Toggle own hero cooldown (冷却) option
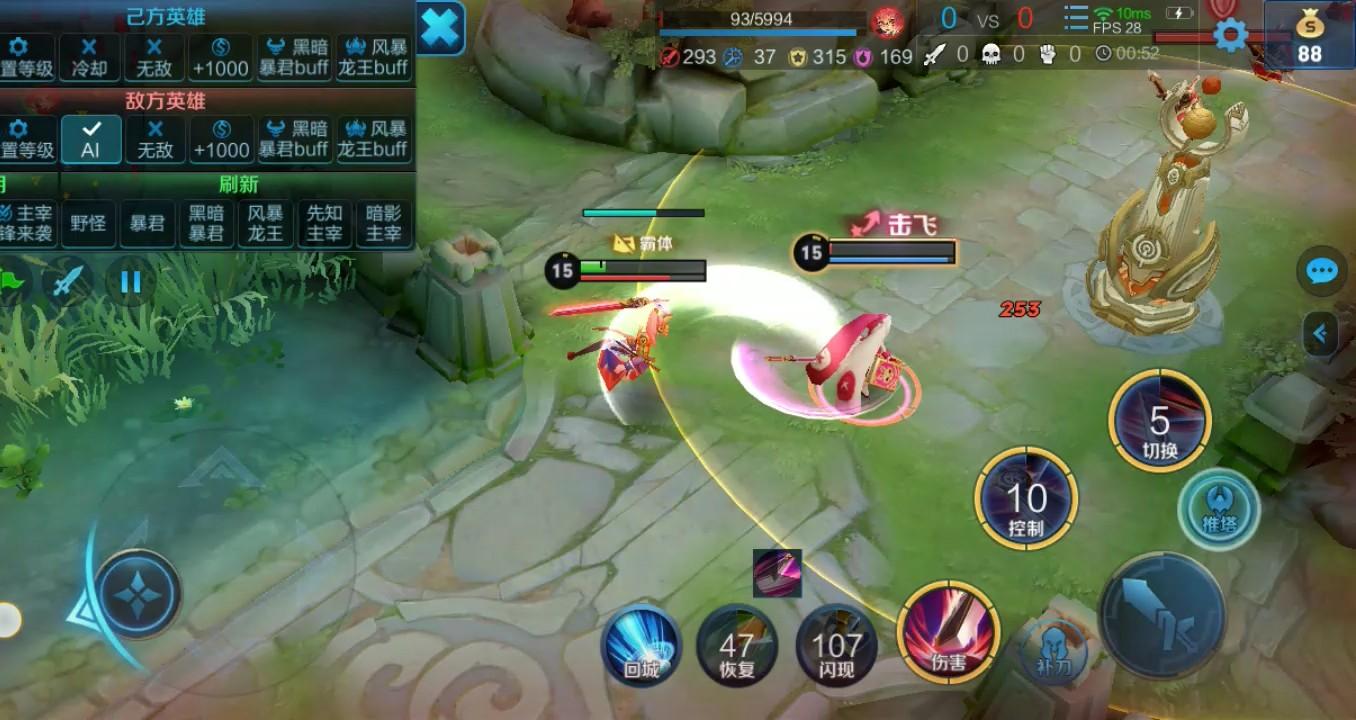Screen dimensions: 1356x720 click(89, 57)
